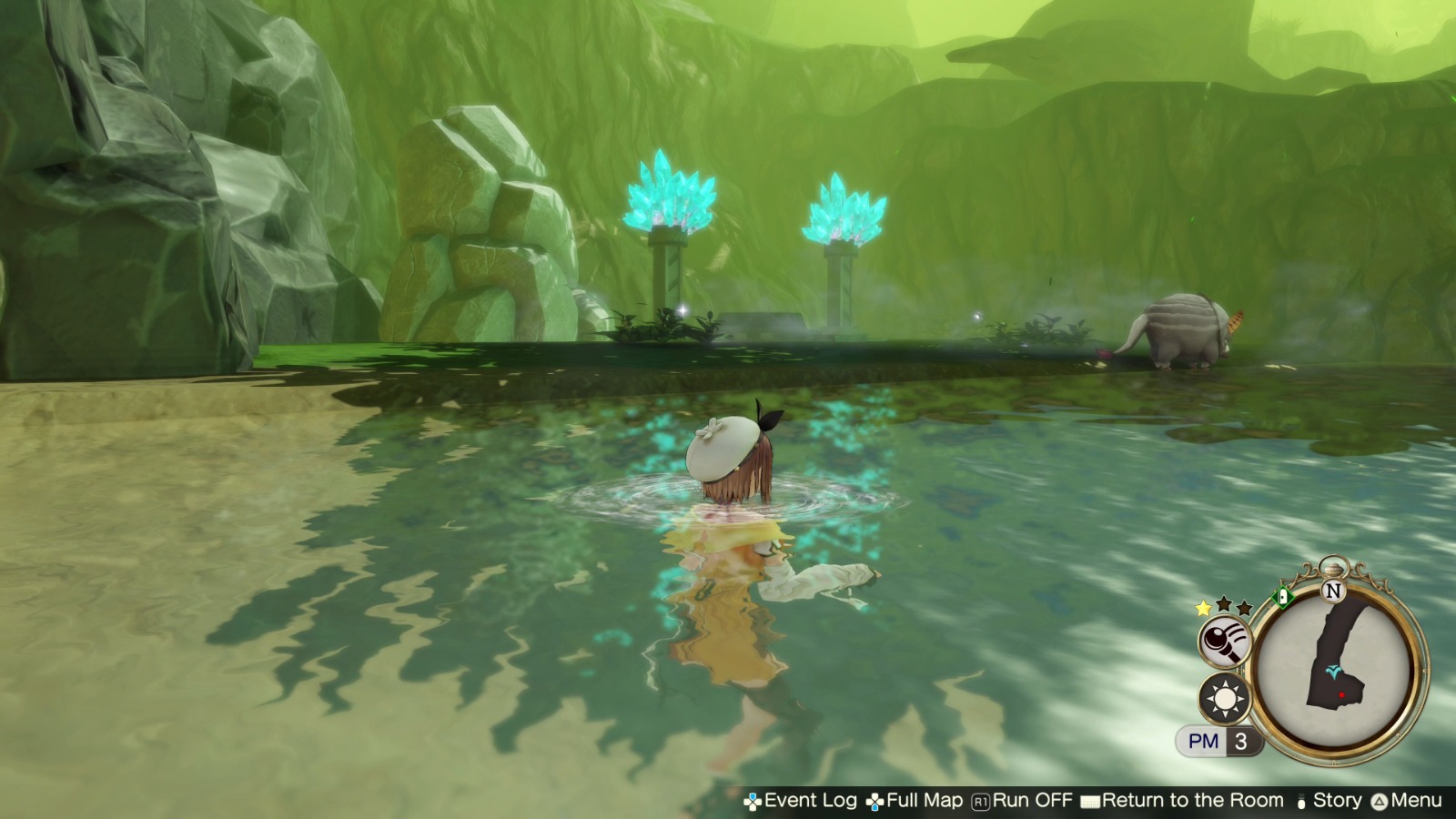Click the filled yellow star above the minimap

pos(1203,608)
